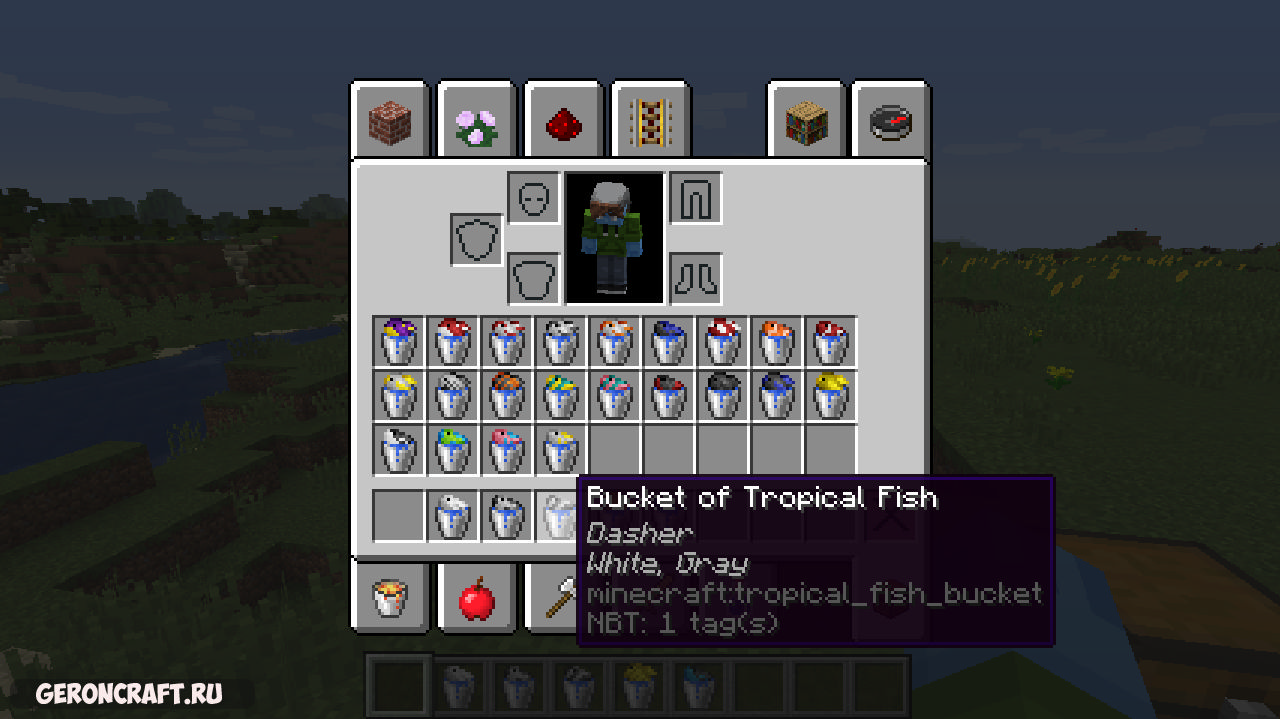Click the shield off-hand slot
The height and width of the screenshot is (719, 1280).
pos(476,240)
